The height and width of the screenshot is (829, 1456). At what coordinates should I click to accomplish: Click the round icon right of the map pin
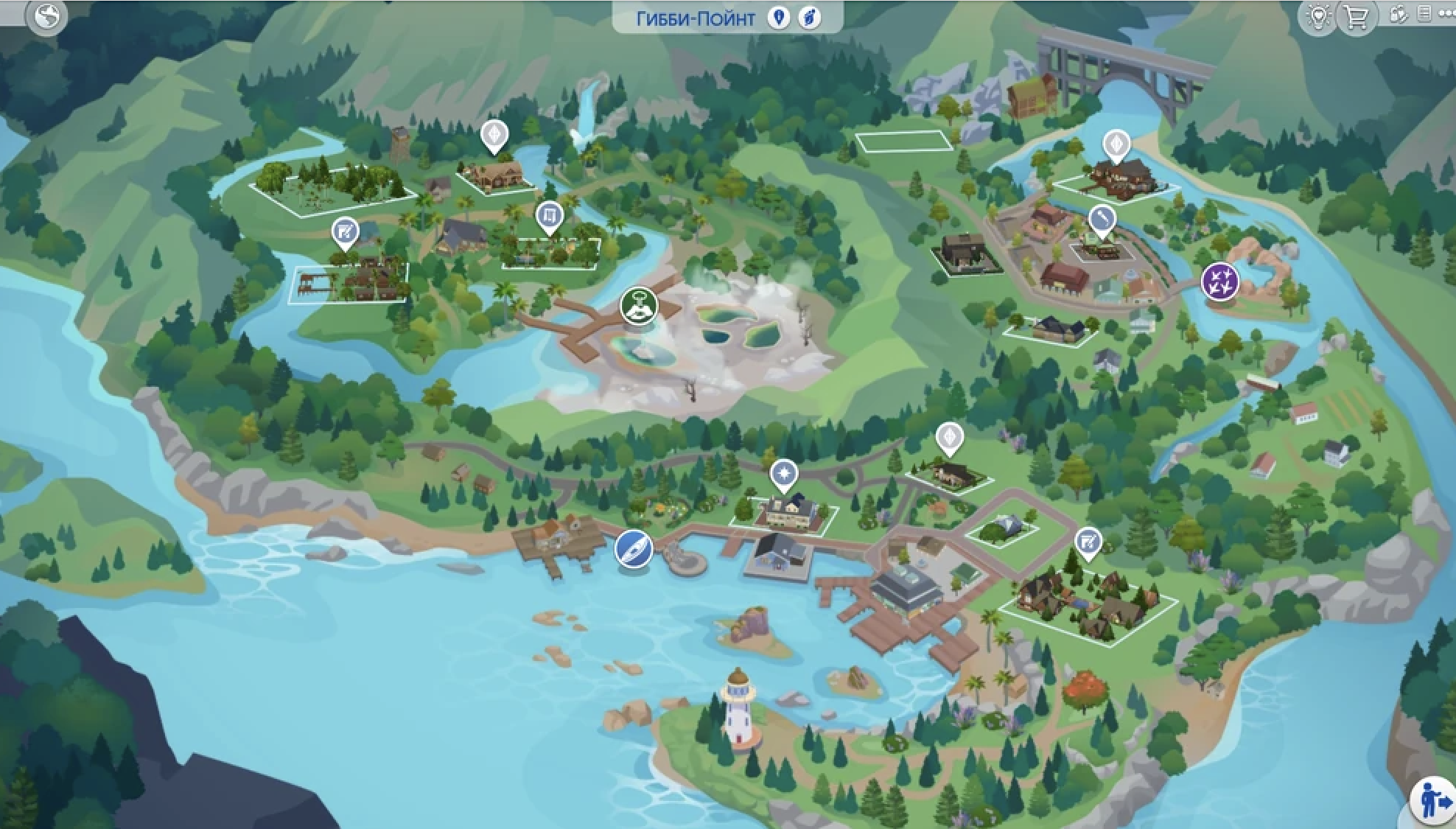[x=809, y=18]
